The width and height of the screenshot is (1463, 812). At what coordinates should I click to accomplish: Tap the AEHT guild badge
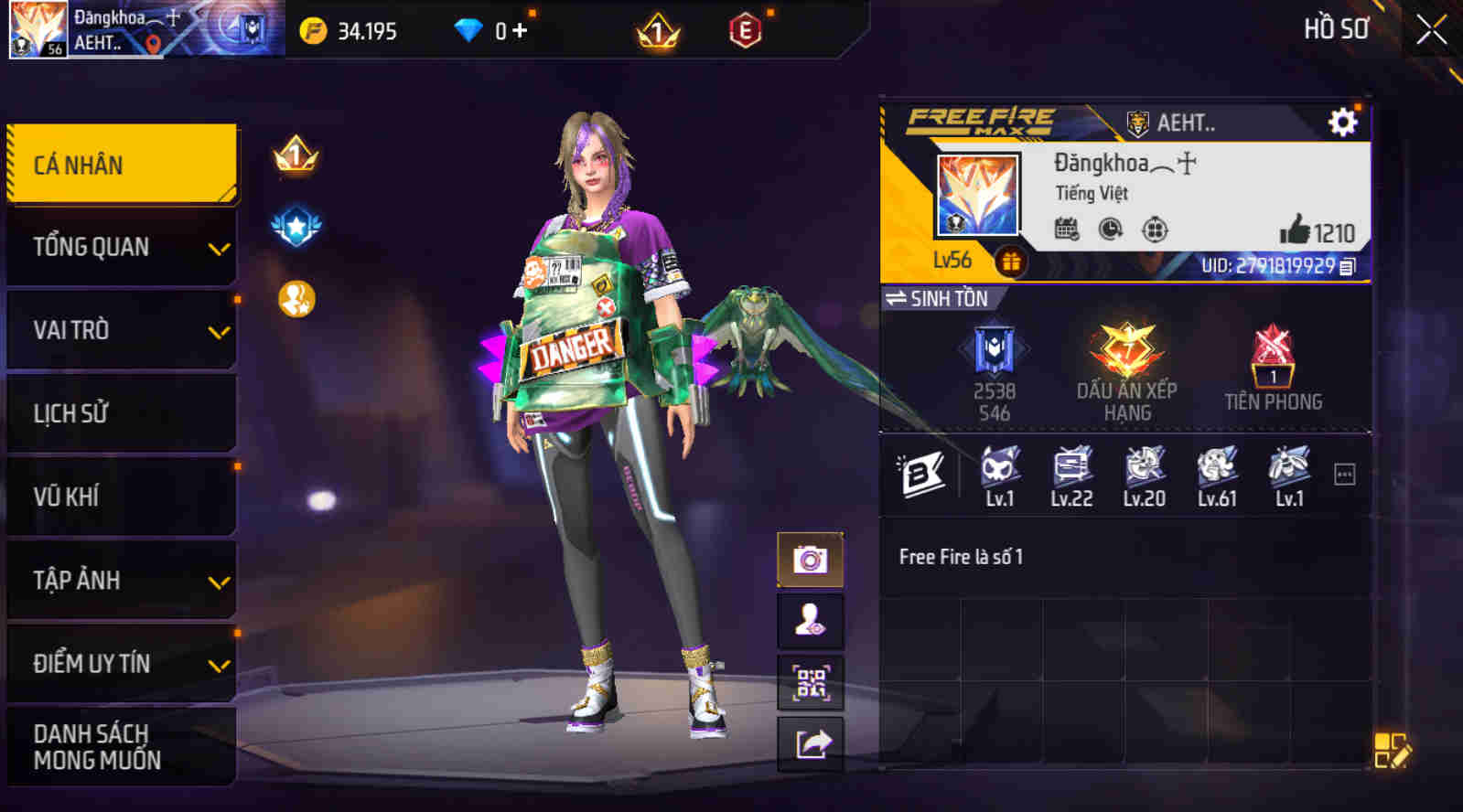tap(1138, 122)
